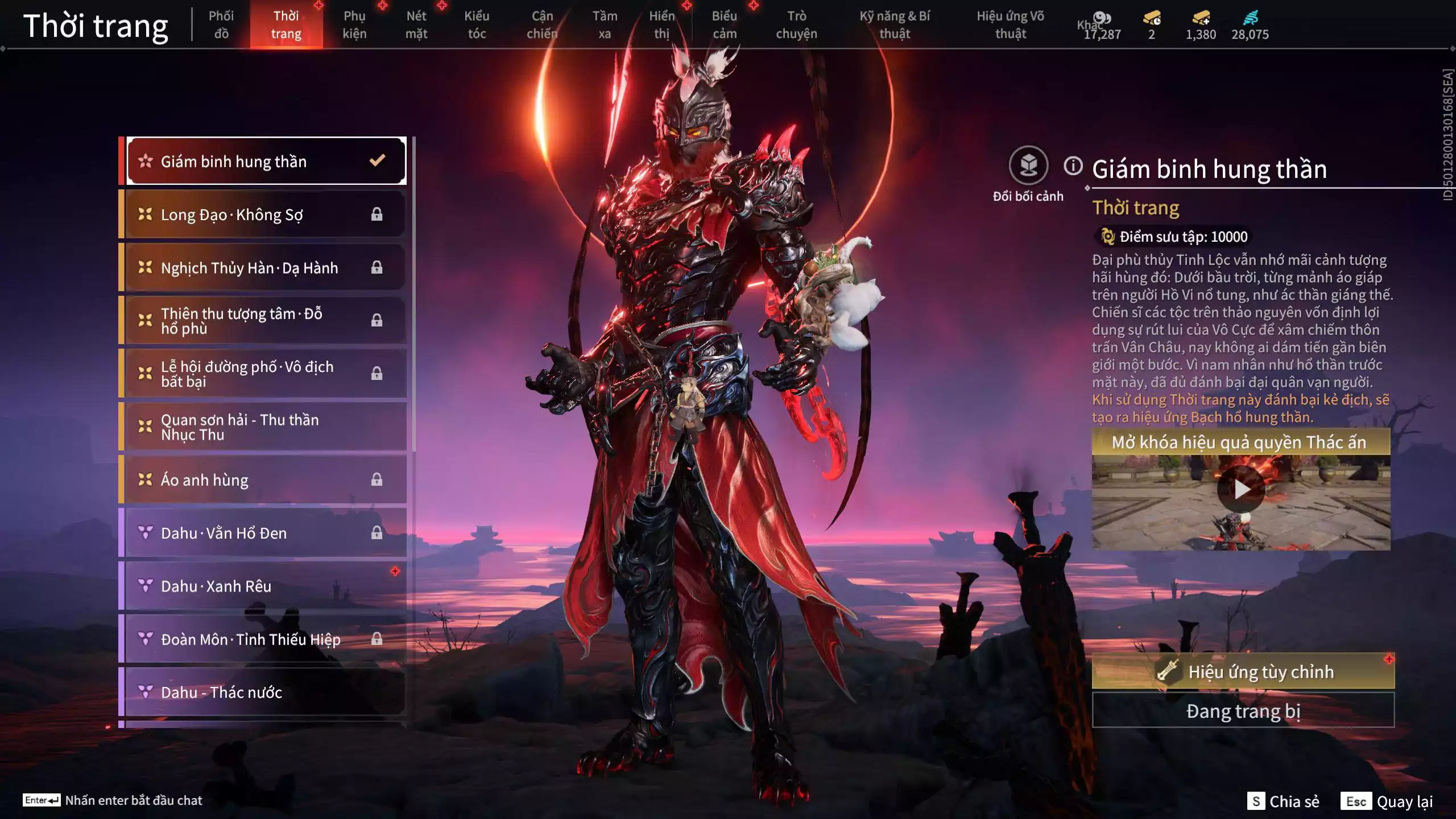The width and height of the screenshot is (1456, 819).
Task: Click the Đang trang bị button
Action: (1243, 711)
